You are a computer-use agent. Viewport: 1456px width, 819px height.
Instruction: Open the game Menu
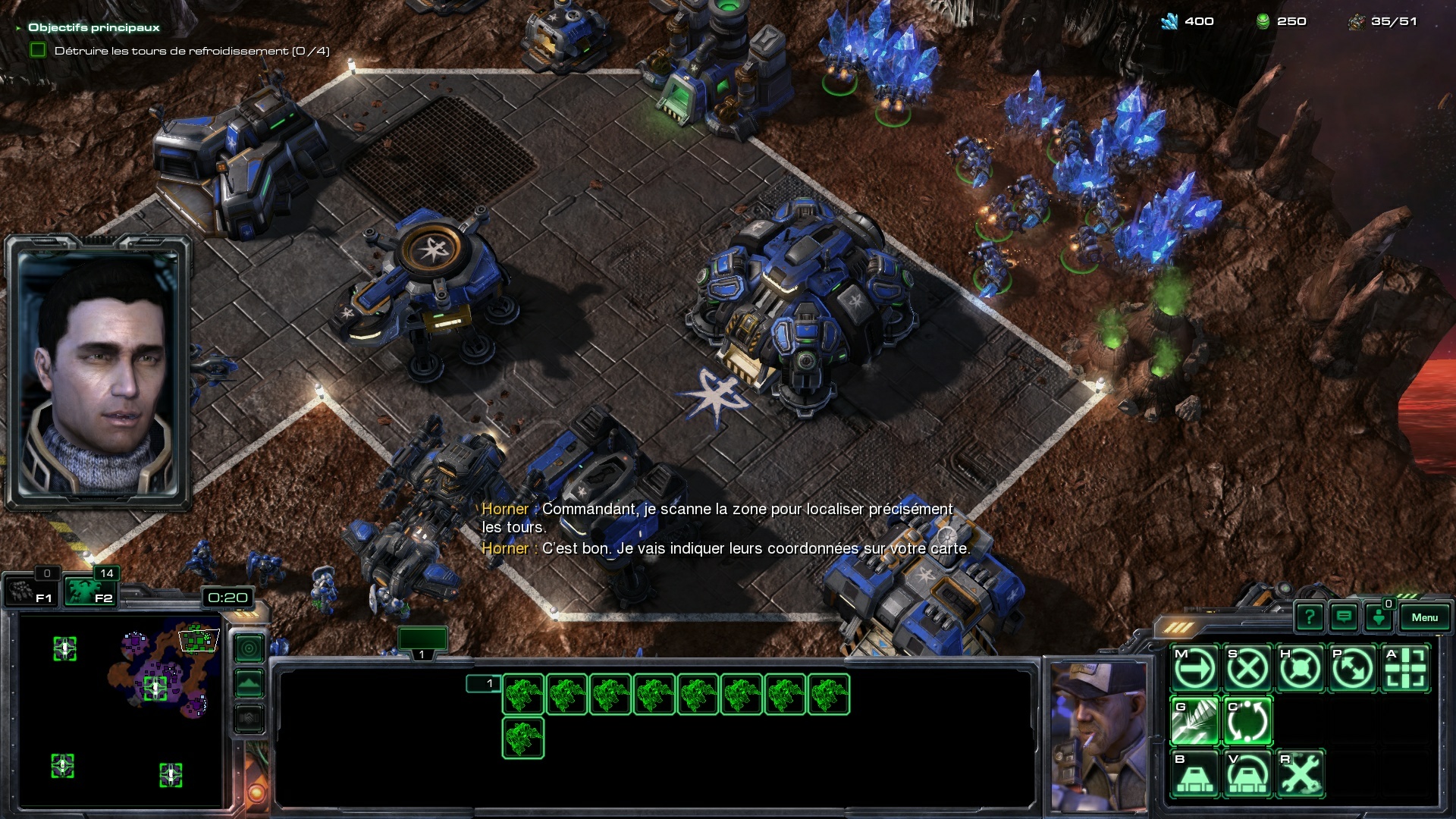coord(1424,618)
